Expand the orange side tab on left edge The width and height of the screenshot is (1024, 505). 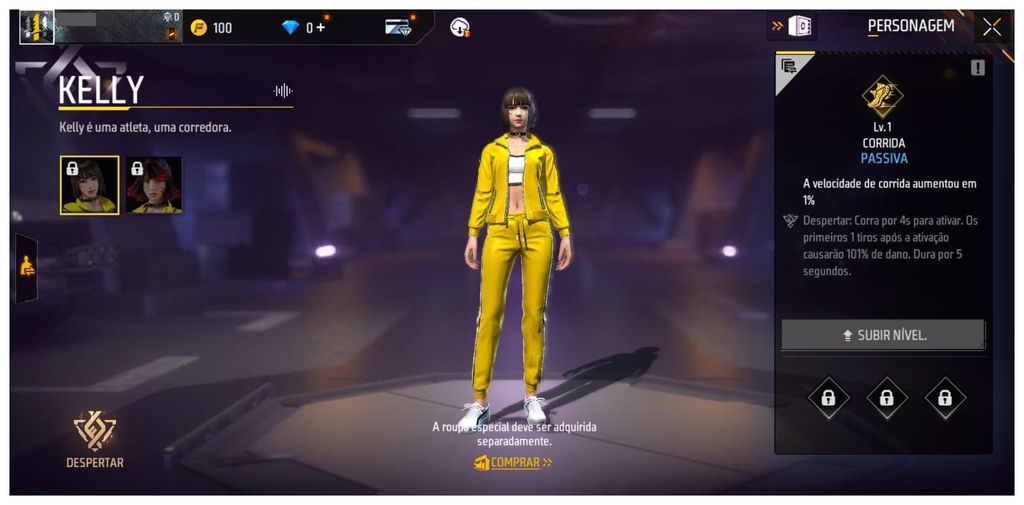[x=27, y=267]
